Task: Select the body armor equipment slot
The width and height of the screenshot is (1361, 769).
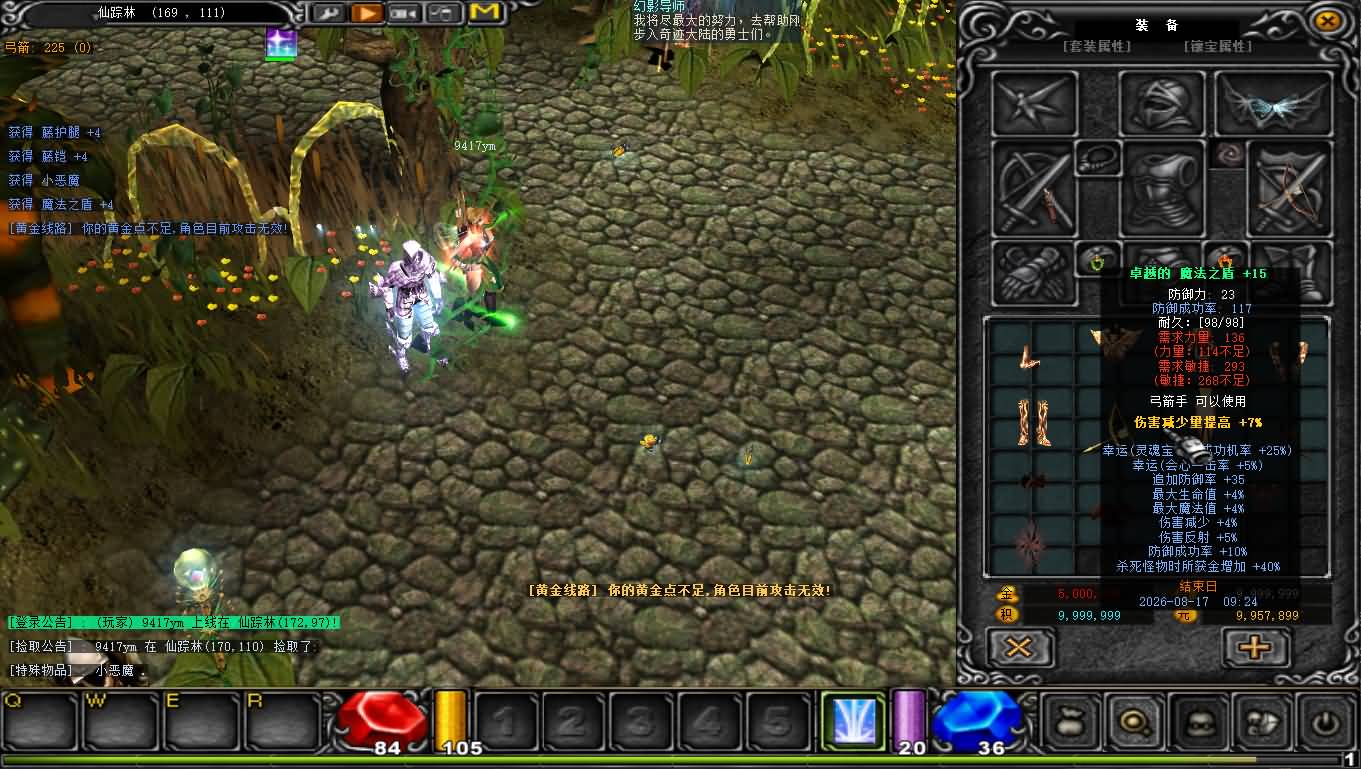Action: [1161, 188]
